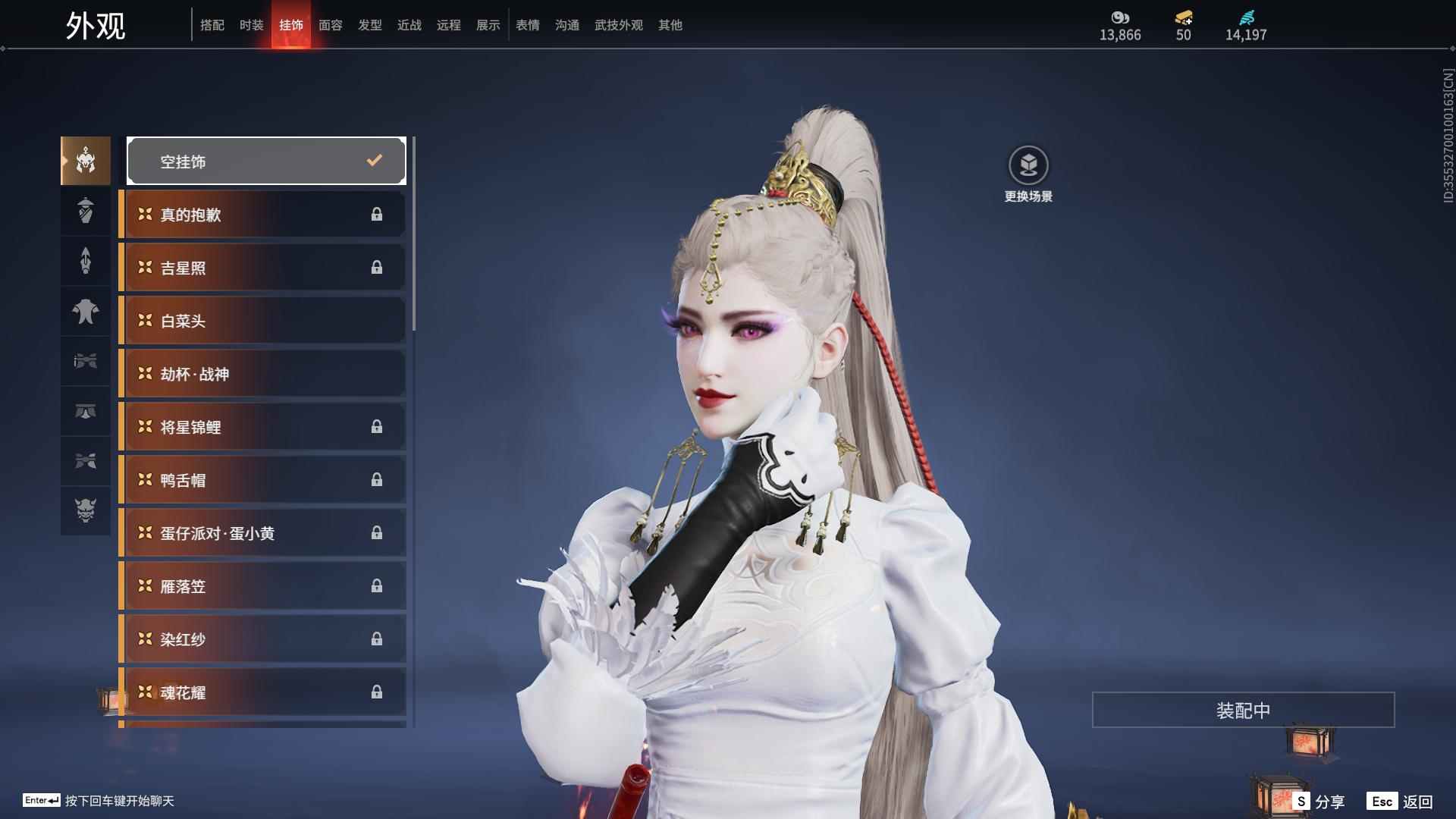Go to the 发型 tab
This screenshot has width=1456, height=819.
point(369,25)
